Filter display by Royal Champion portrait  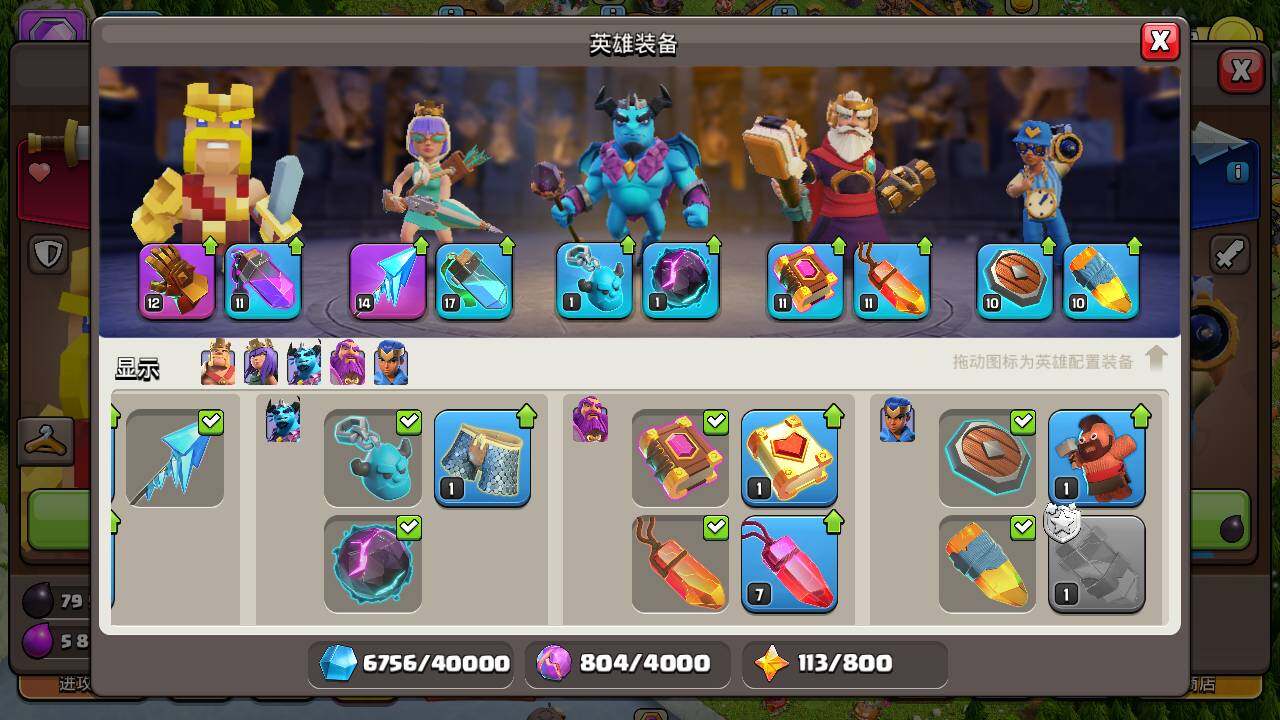390,362
